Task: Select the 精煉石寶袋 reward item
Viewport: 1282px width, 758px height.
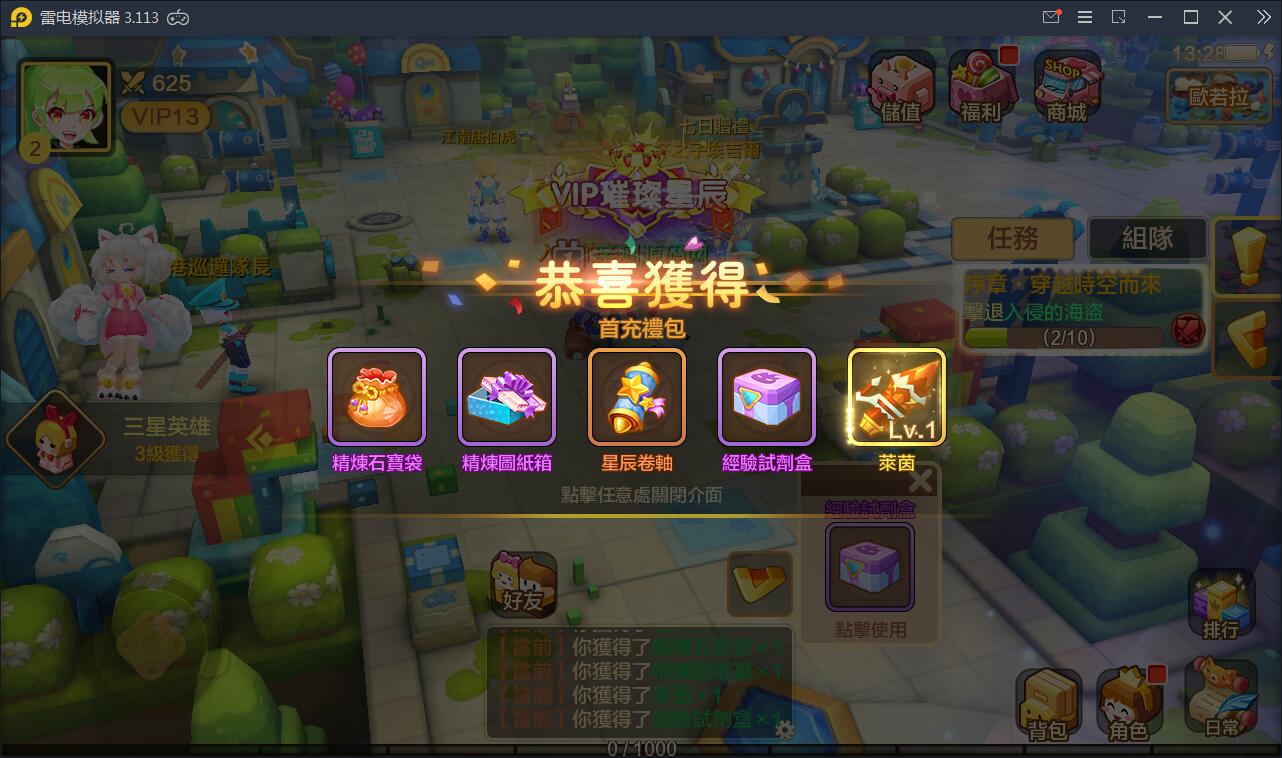Action: coord(377,396)
